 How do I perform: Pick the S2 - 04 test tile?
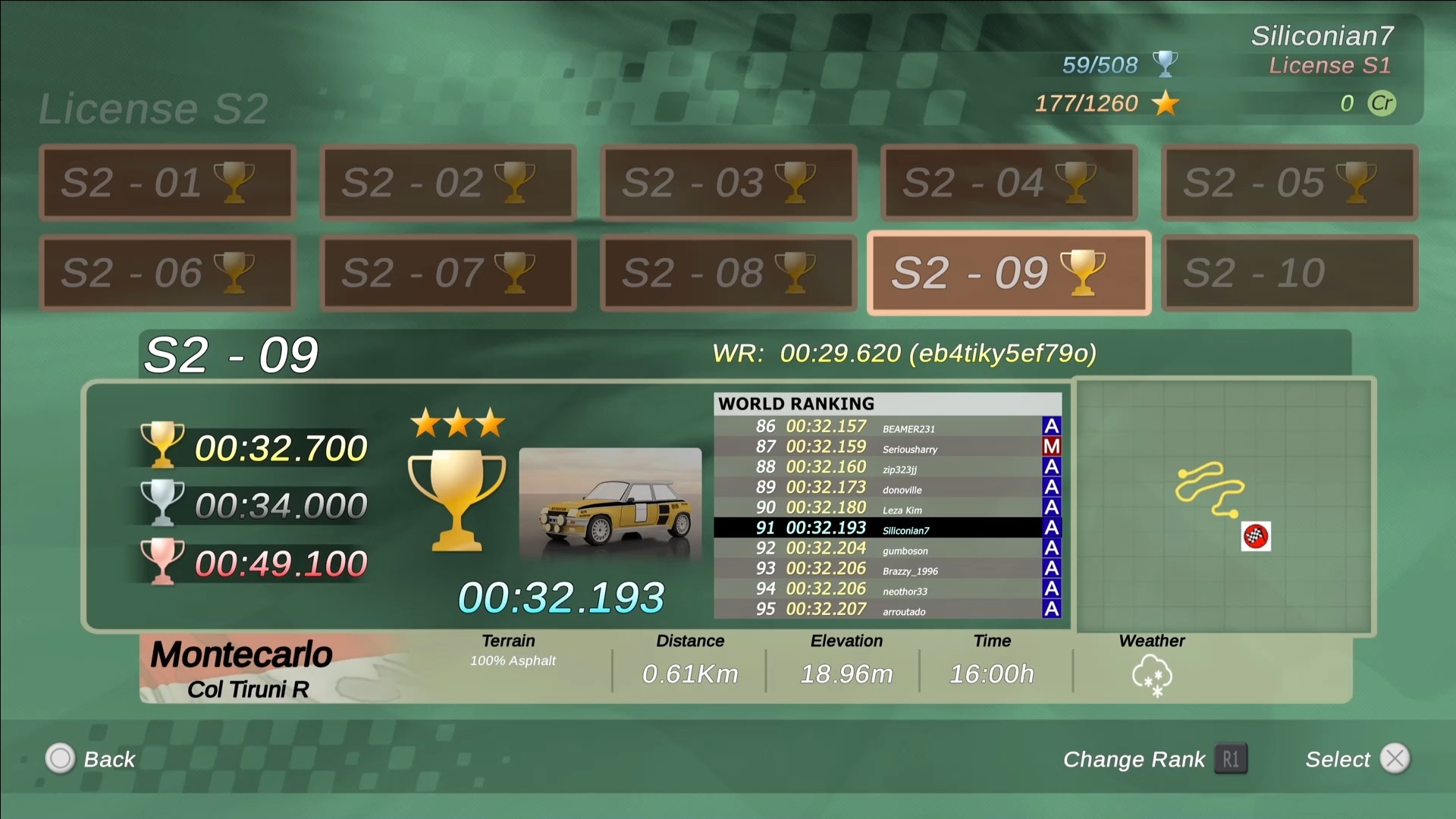[x=1009, y=183]
